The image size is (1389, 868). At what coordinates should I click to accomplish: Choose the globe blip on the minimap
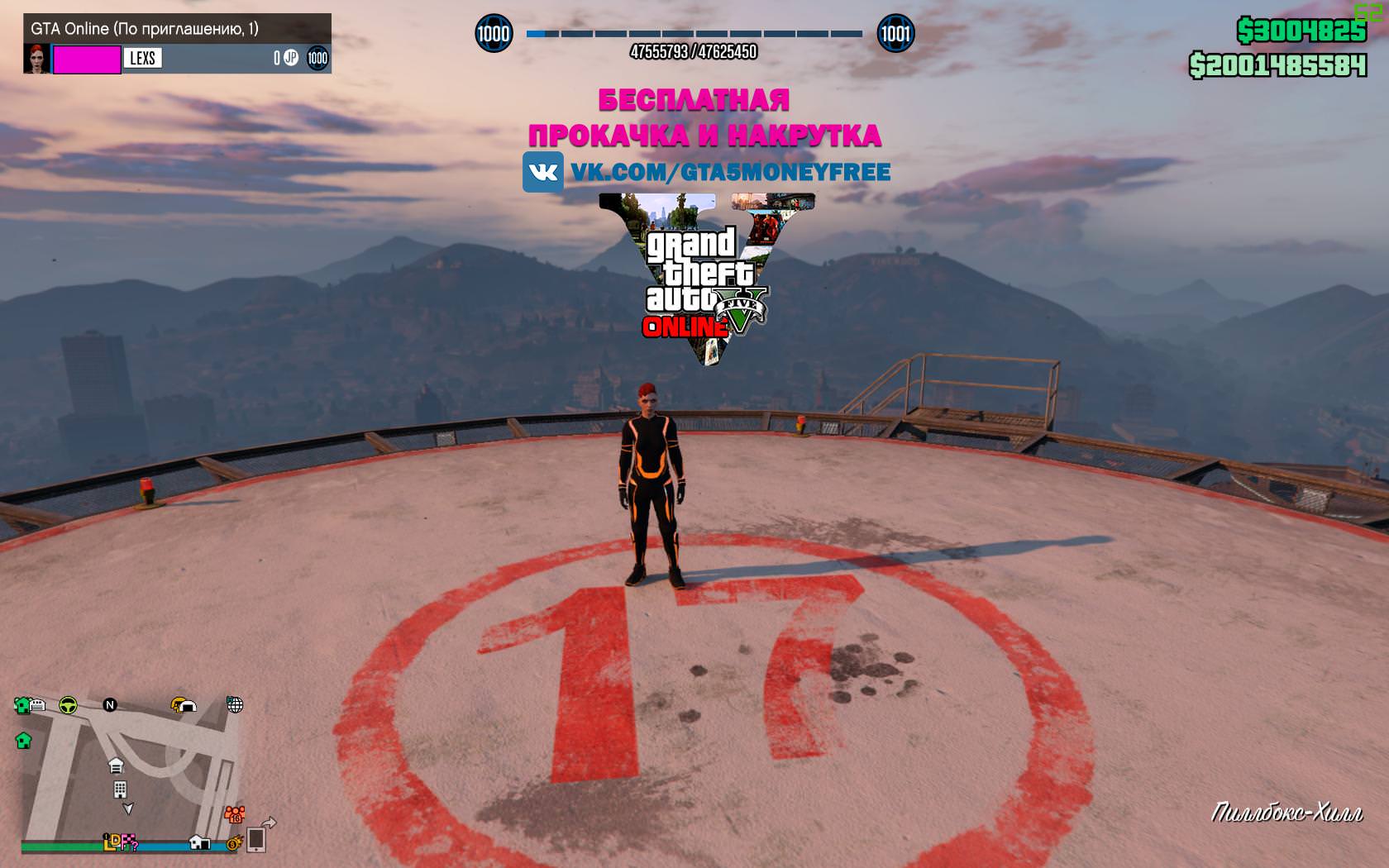(x=235, y=704)
